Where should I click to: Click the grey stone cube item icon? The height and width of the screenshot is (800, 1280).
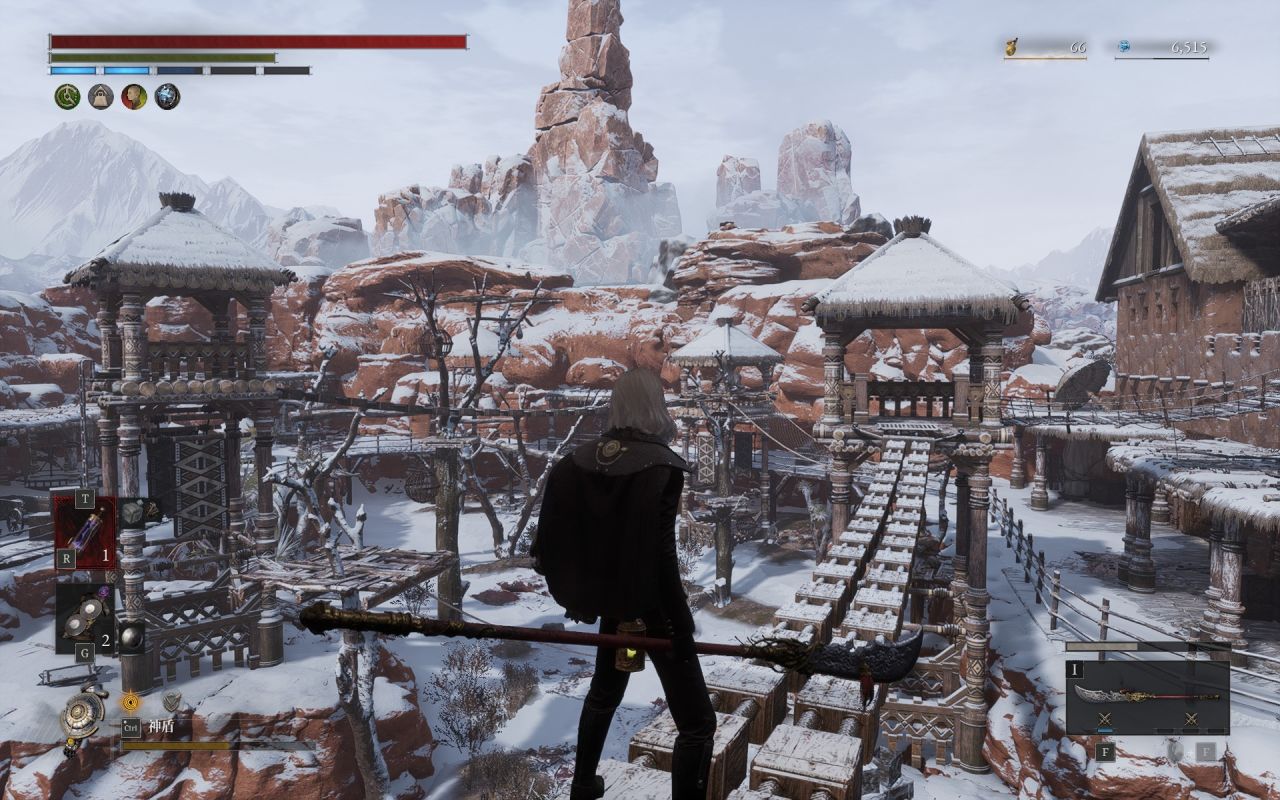pyautogui.click(x=133, y=513)
